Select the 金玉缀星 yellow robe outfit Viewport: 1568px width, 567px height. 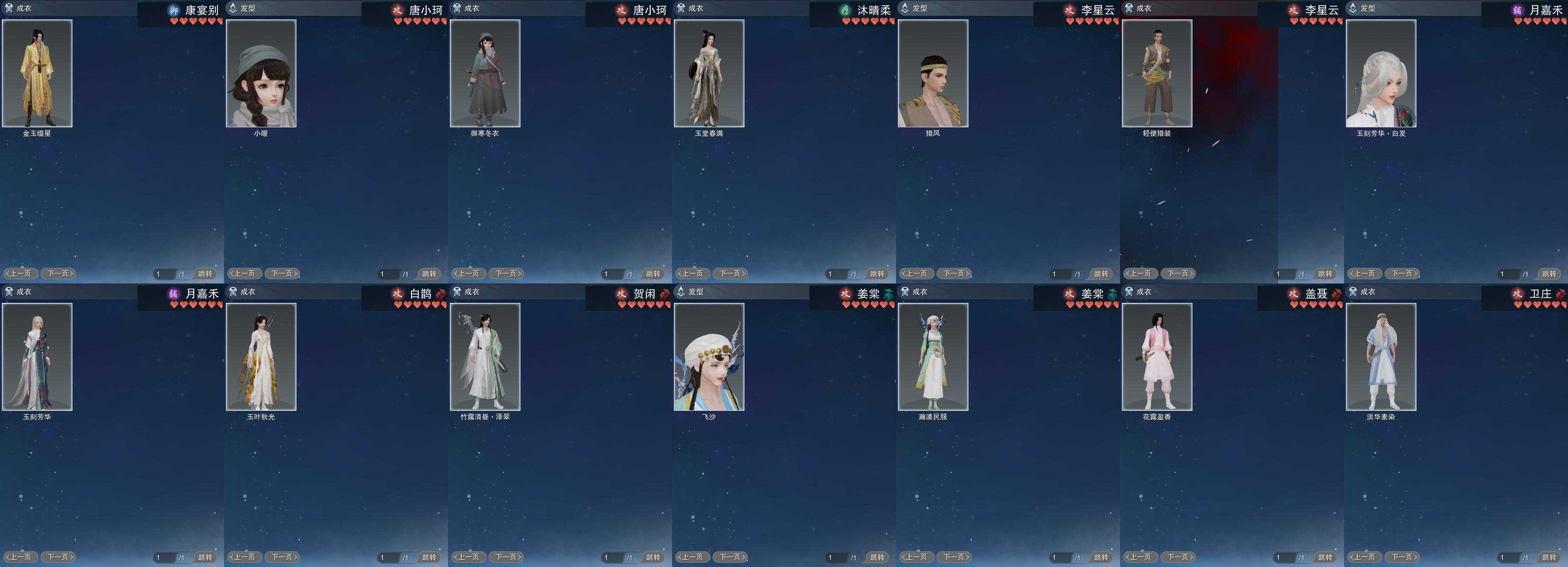[37, 73]
